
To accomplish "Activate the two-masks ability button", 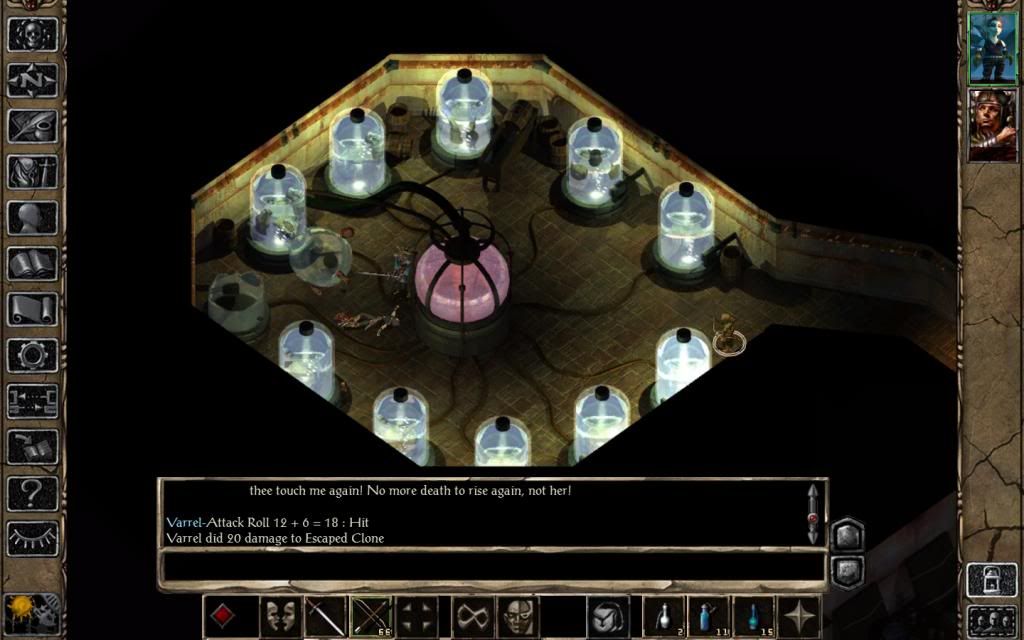I will 281,616.
